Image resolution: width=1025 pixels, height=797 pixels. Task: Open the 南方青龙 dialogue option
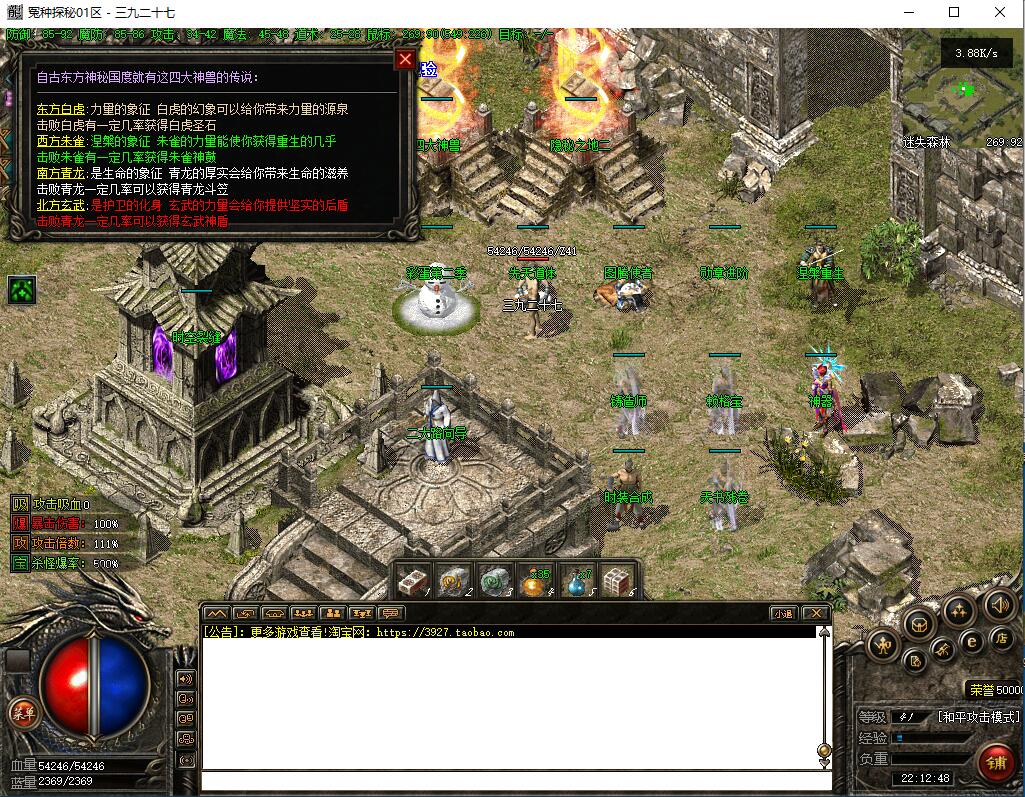61,173
